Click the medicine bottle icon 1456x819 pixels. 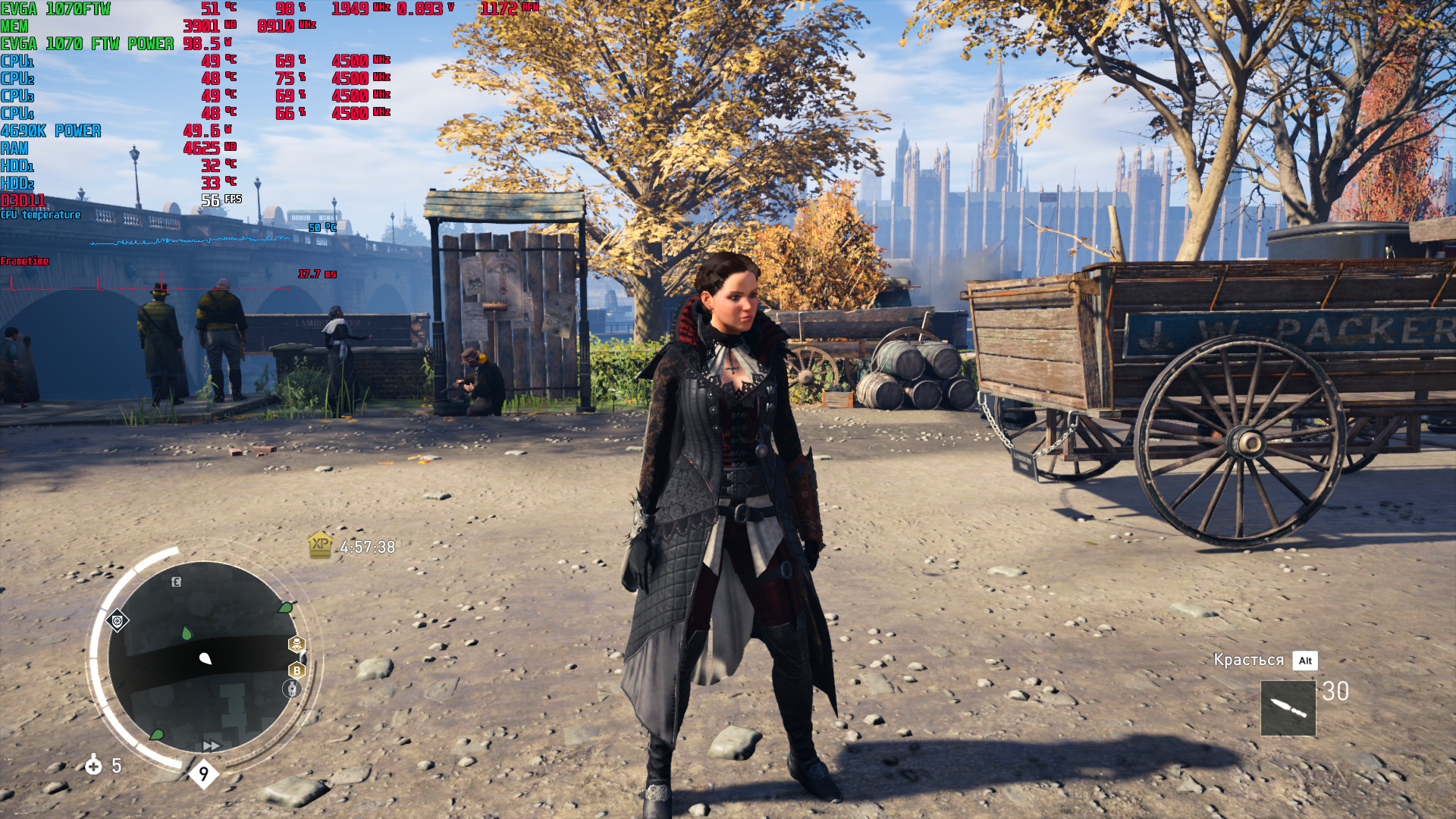point(93,765)
